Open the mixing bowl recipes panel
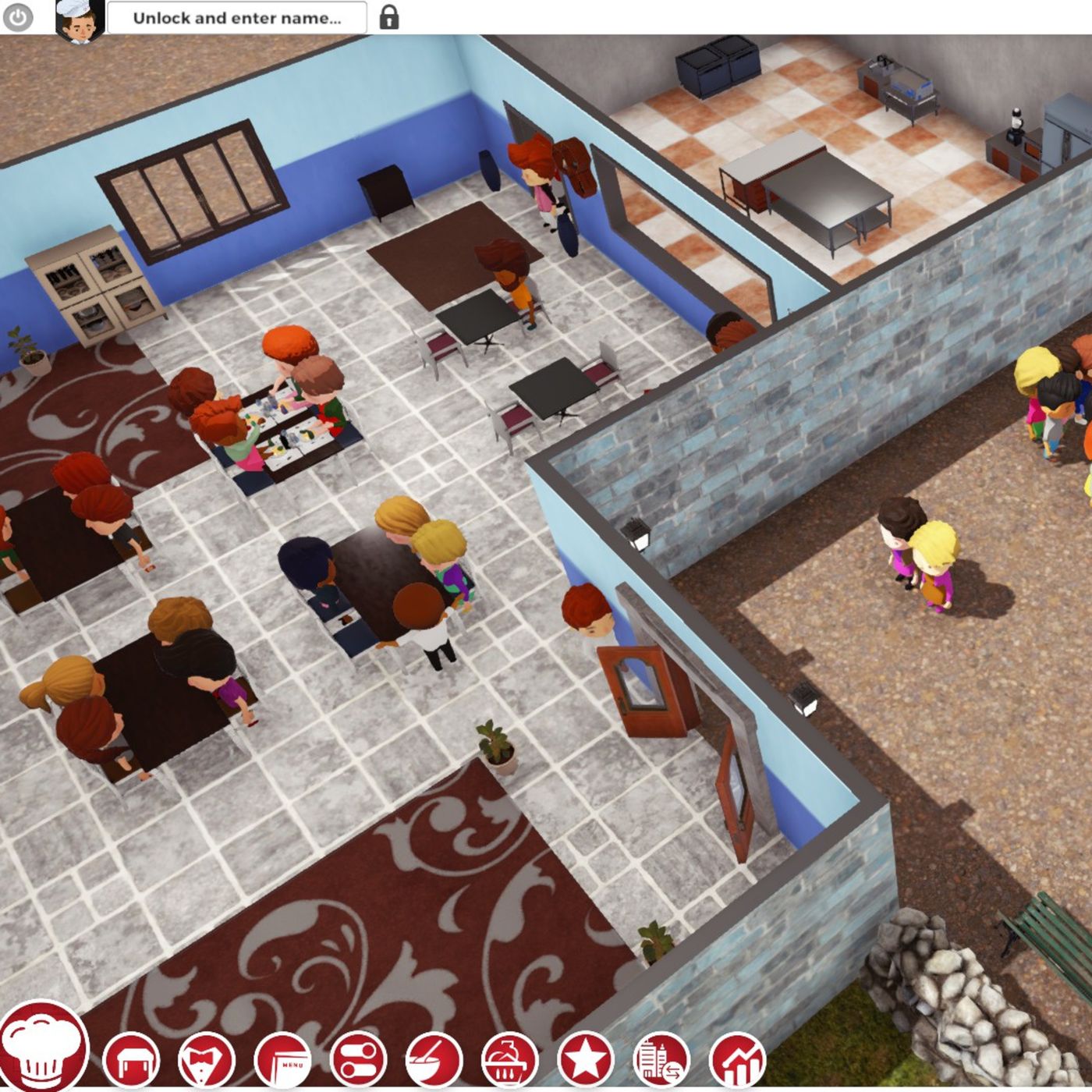 pyautogui.click(x=434, y=1060)
